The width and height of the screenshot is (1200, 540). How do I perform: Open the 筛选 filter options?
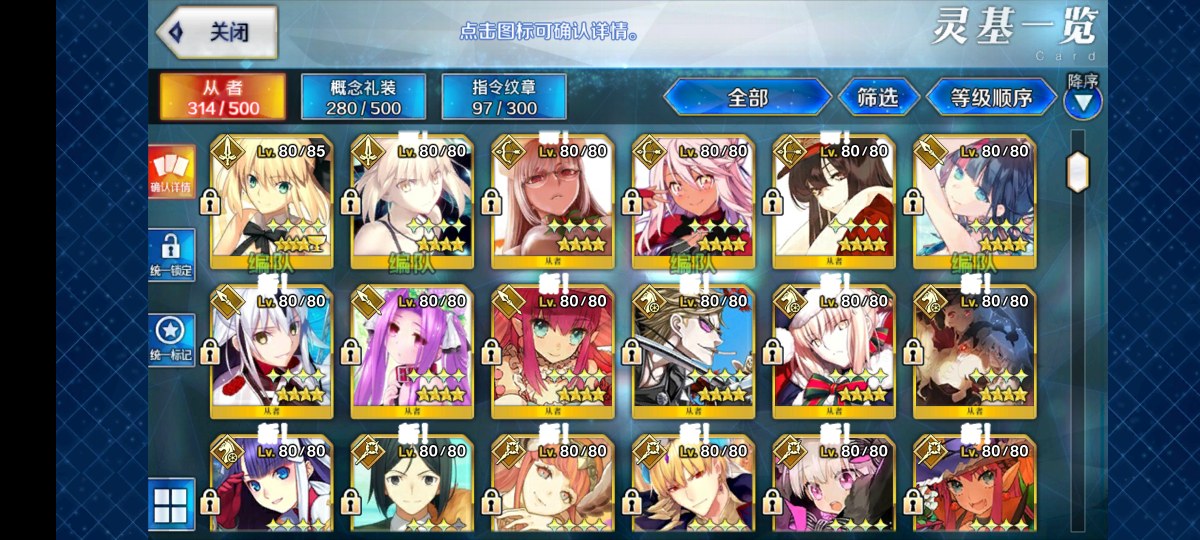click(876, 97)
